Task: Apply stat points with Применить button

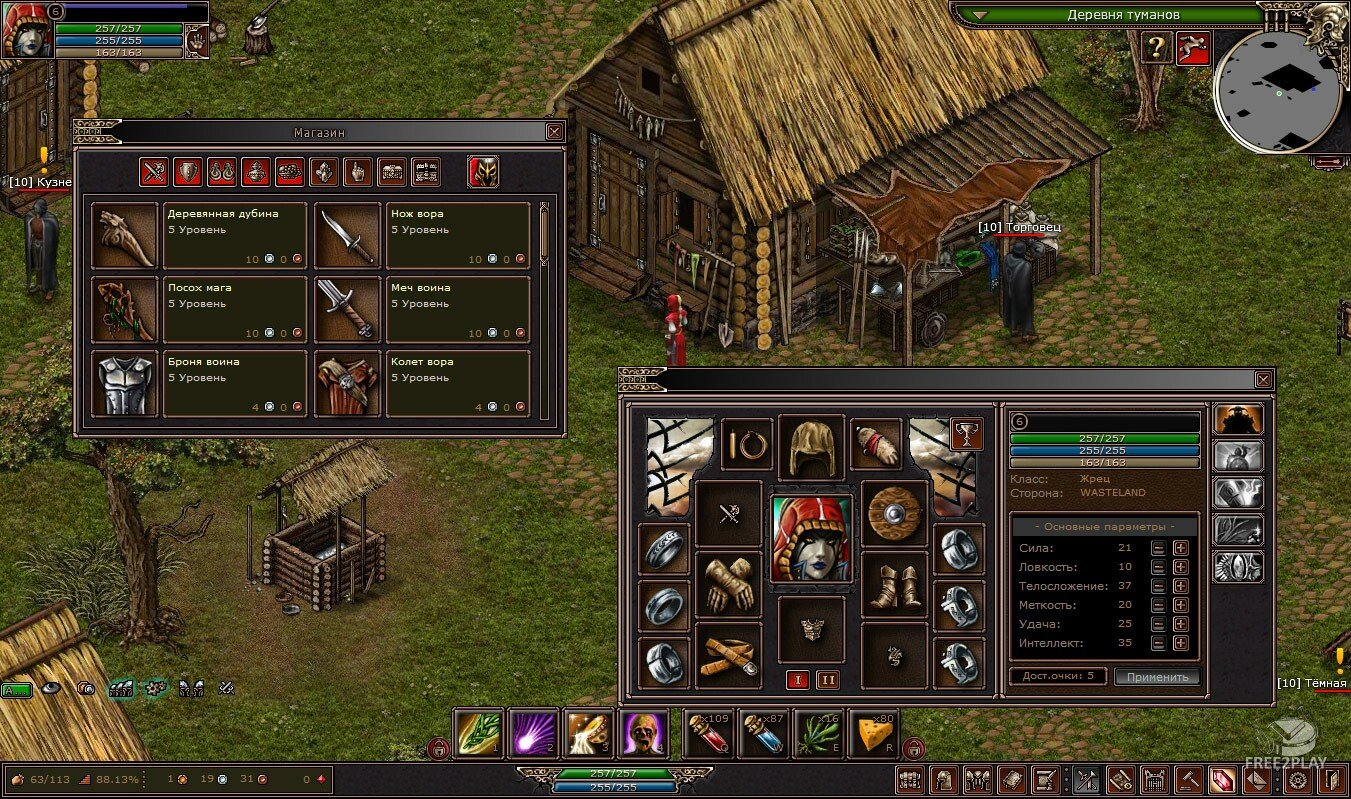Action: click(1157, 677)
